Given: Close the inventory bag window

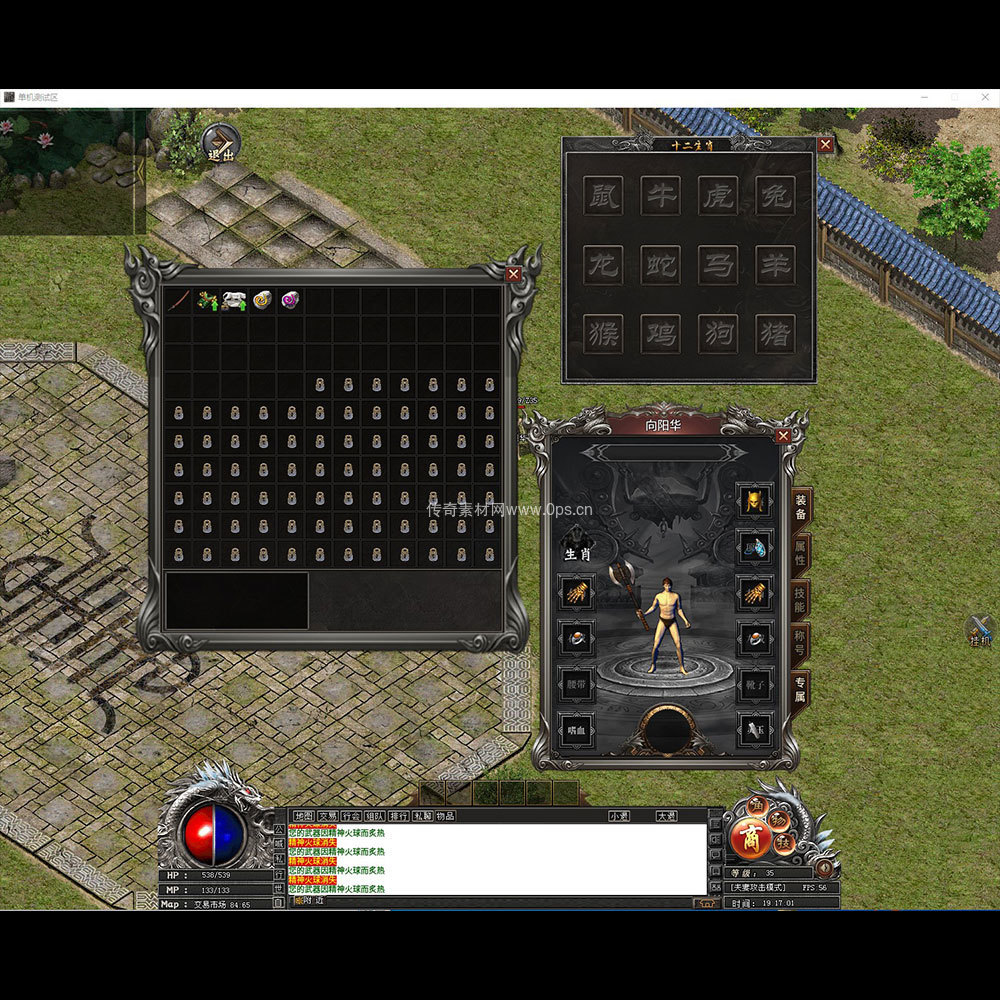Looking at the screenshot, I should (514, 274).
